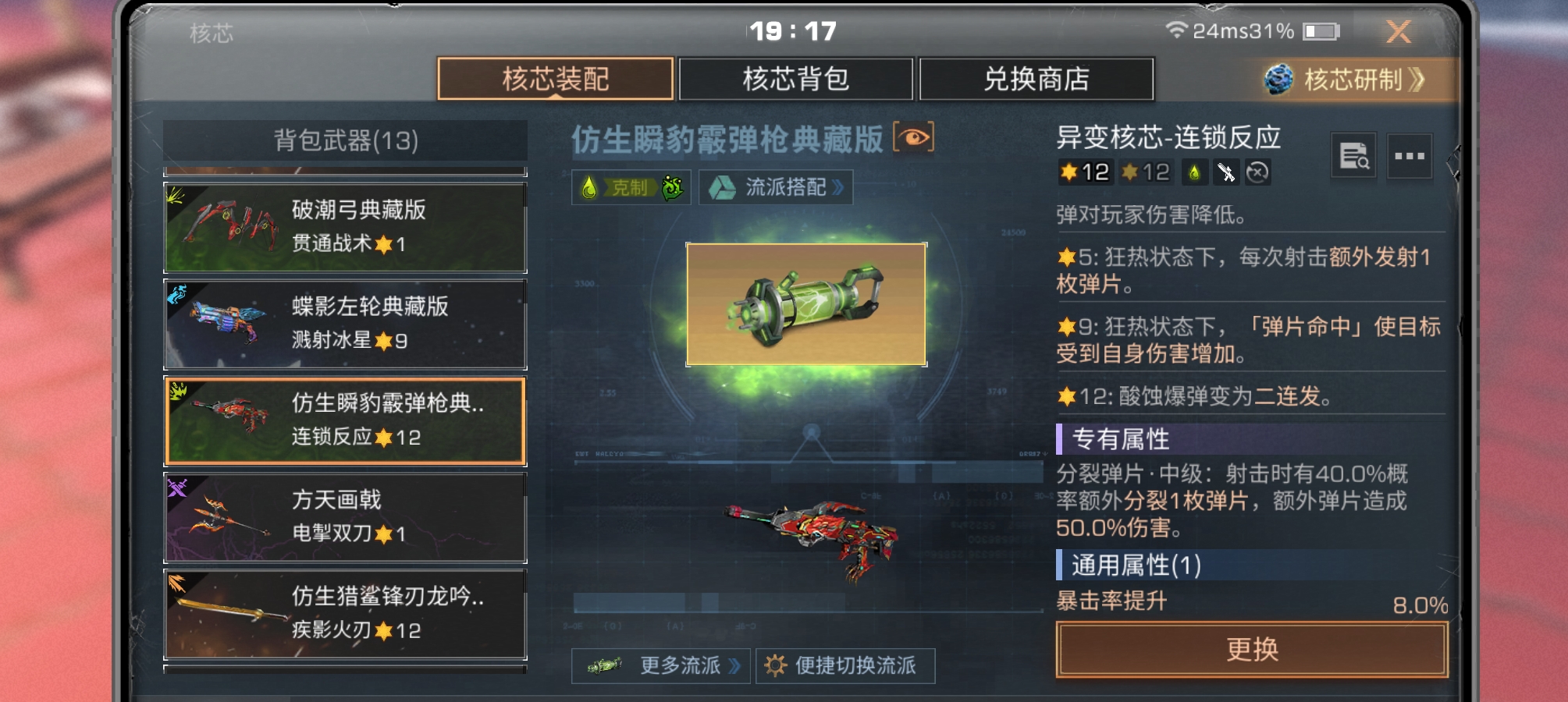Open 便捷切换流派 quick switch
This screenshot has height=702, width=1568.
click(845, 665)
